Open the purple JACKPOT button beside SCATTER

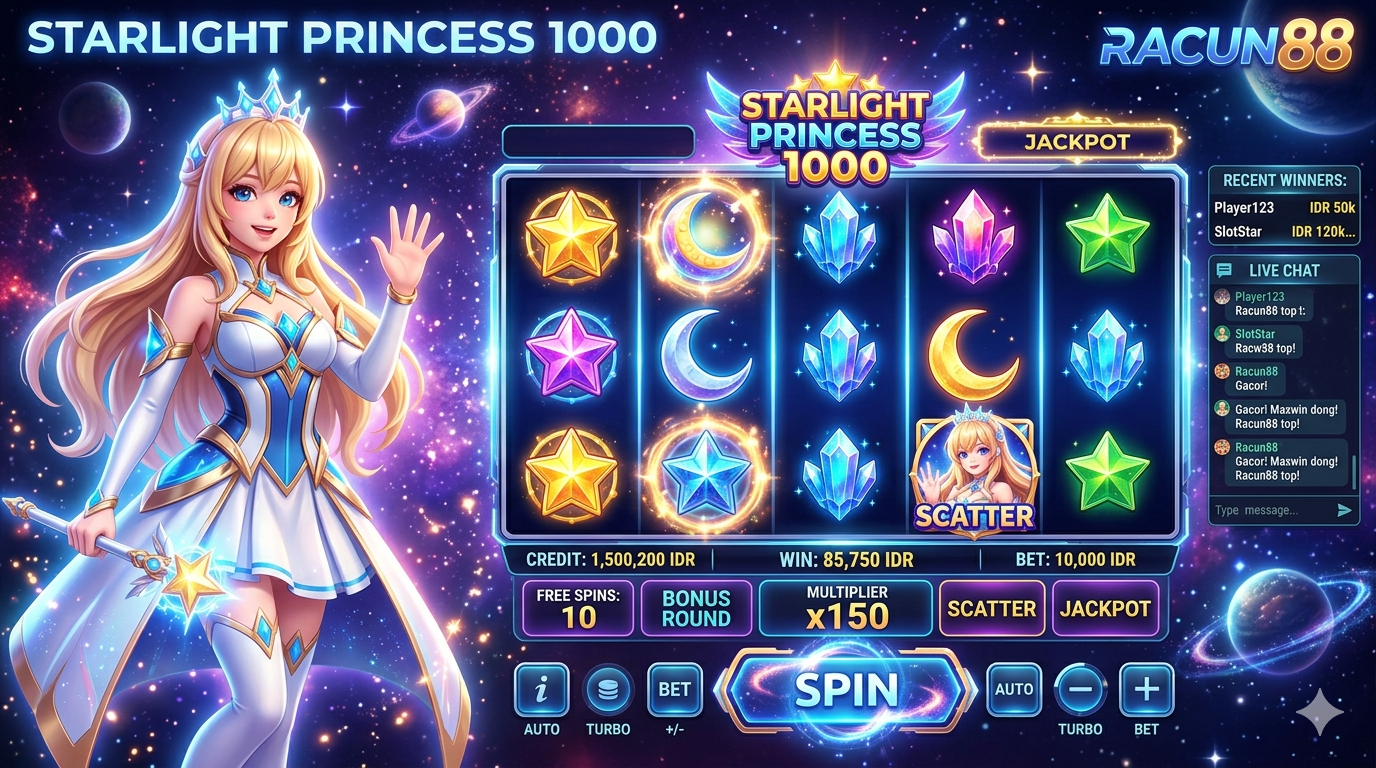tap(1105, 608)
